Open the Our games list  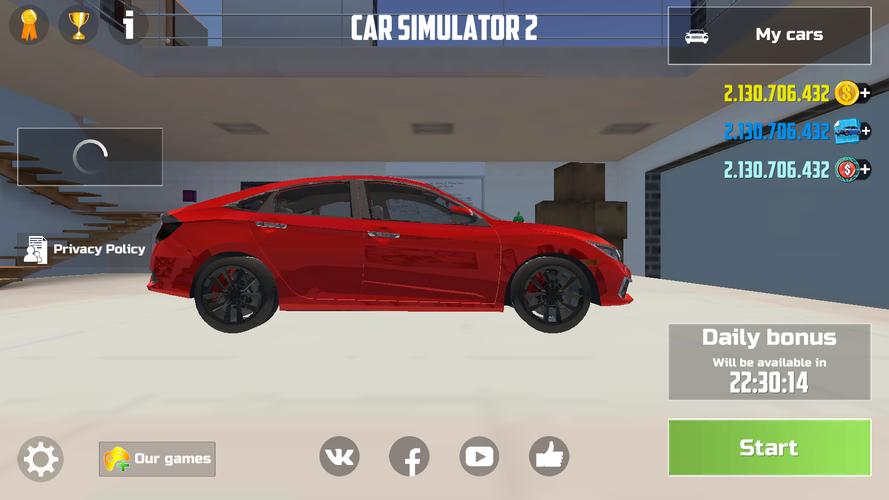pos(157,459)
